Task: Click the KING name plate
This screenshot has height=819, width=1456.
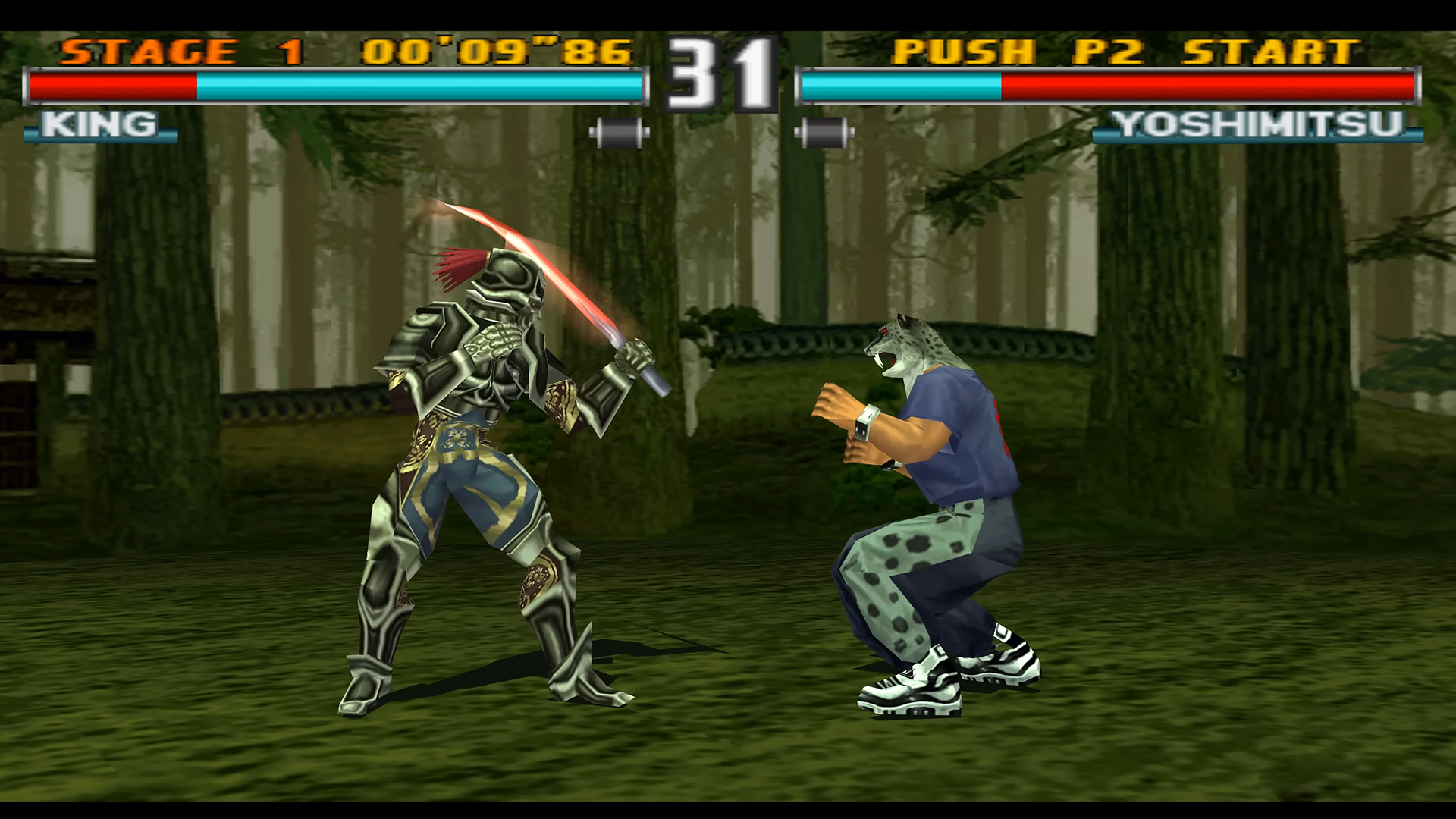Action: (99, 124)
